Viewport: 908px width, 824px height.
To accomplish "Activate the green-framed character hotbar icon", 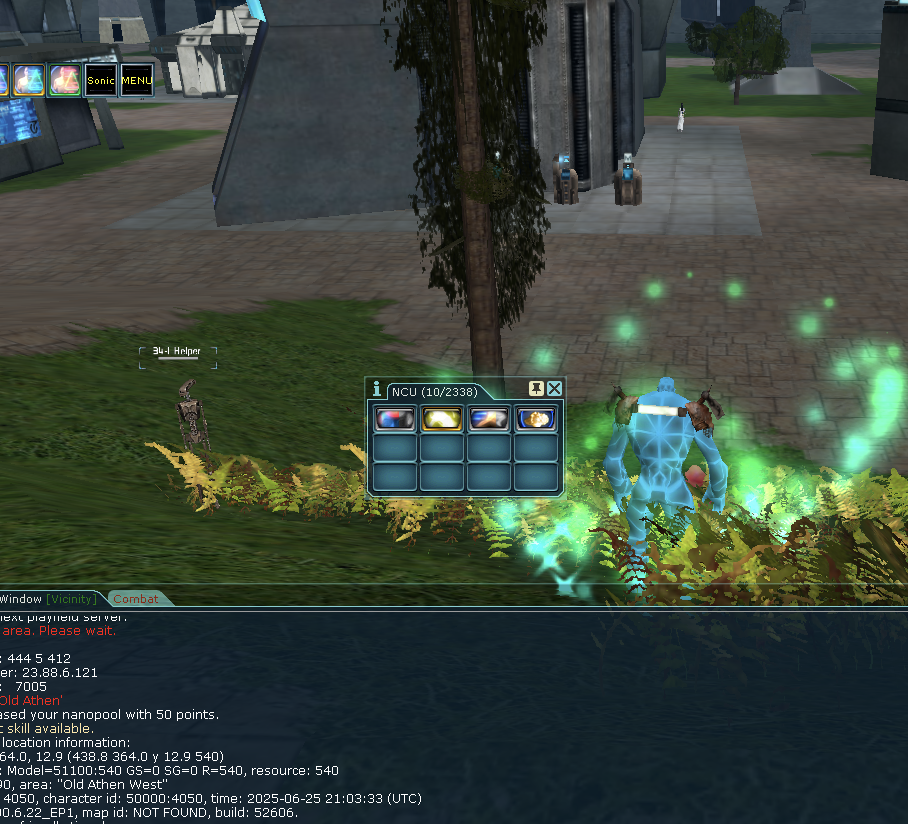I will click(65, 80).
